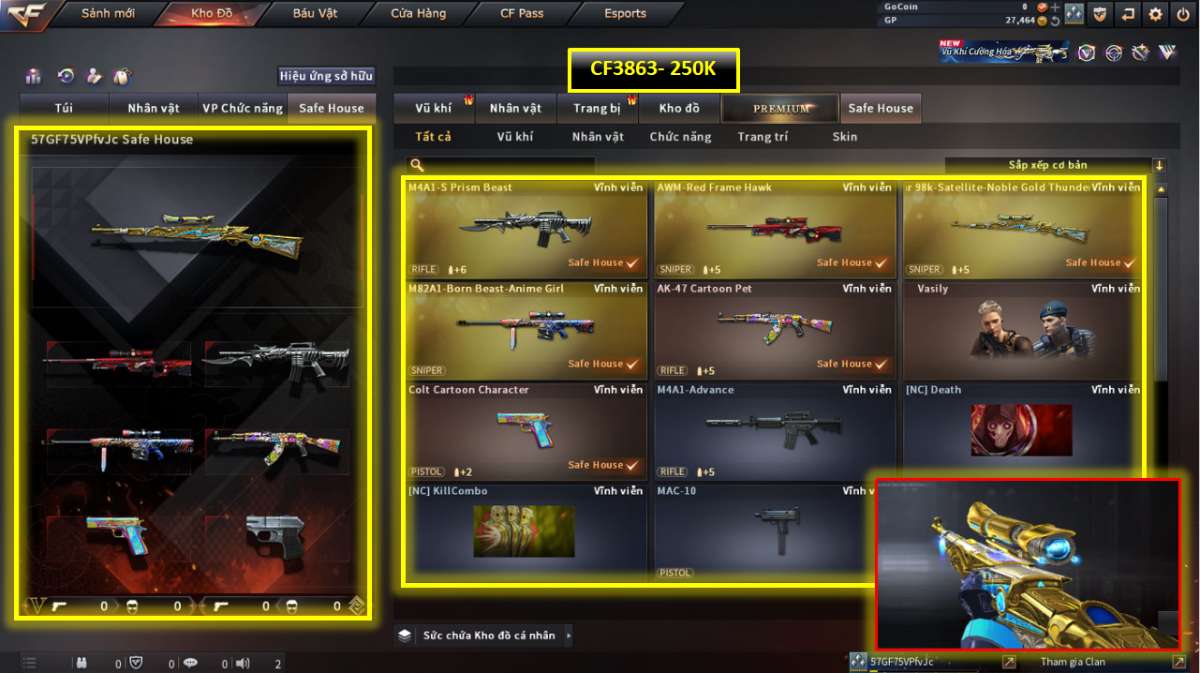Switch to VP Chức năng tab
The width and height of the screenshot is (1200, 673).
coord(242,108)
